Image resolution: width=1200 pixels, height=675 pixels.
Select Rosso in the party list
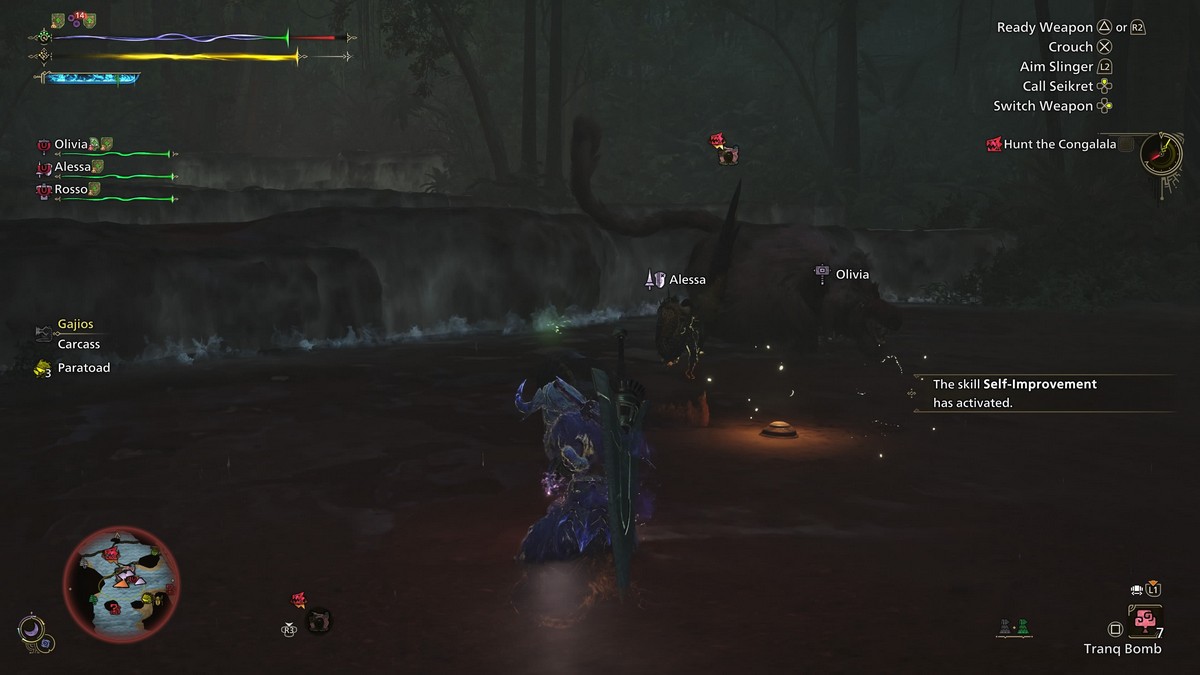70,189
